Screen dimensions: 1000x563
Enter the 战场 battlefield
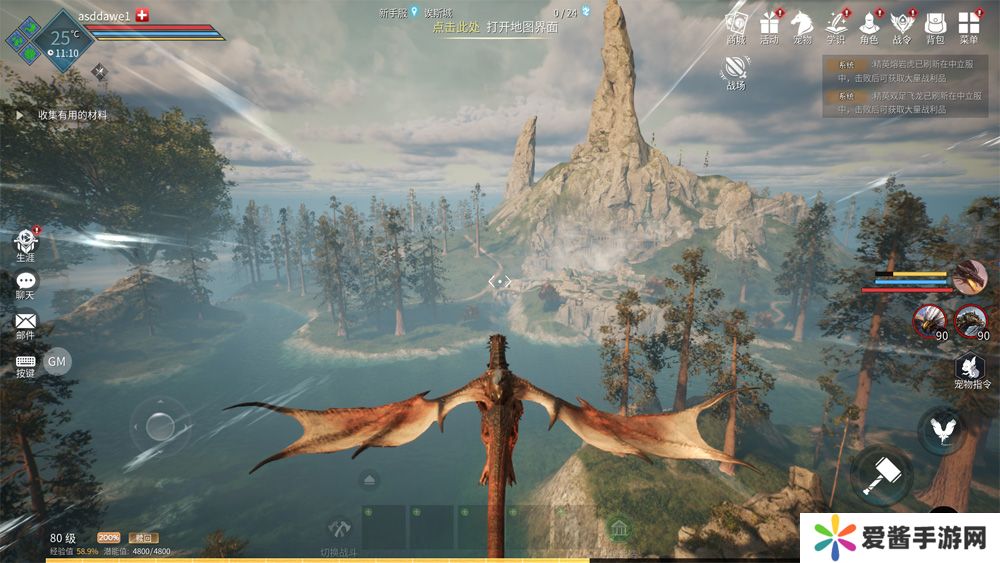click(736, 69)
